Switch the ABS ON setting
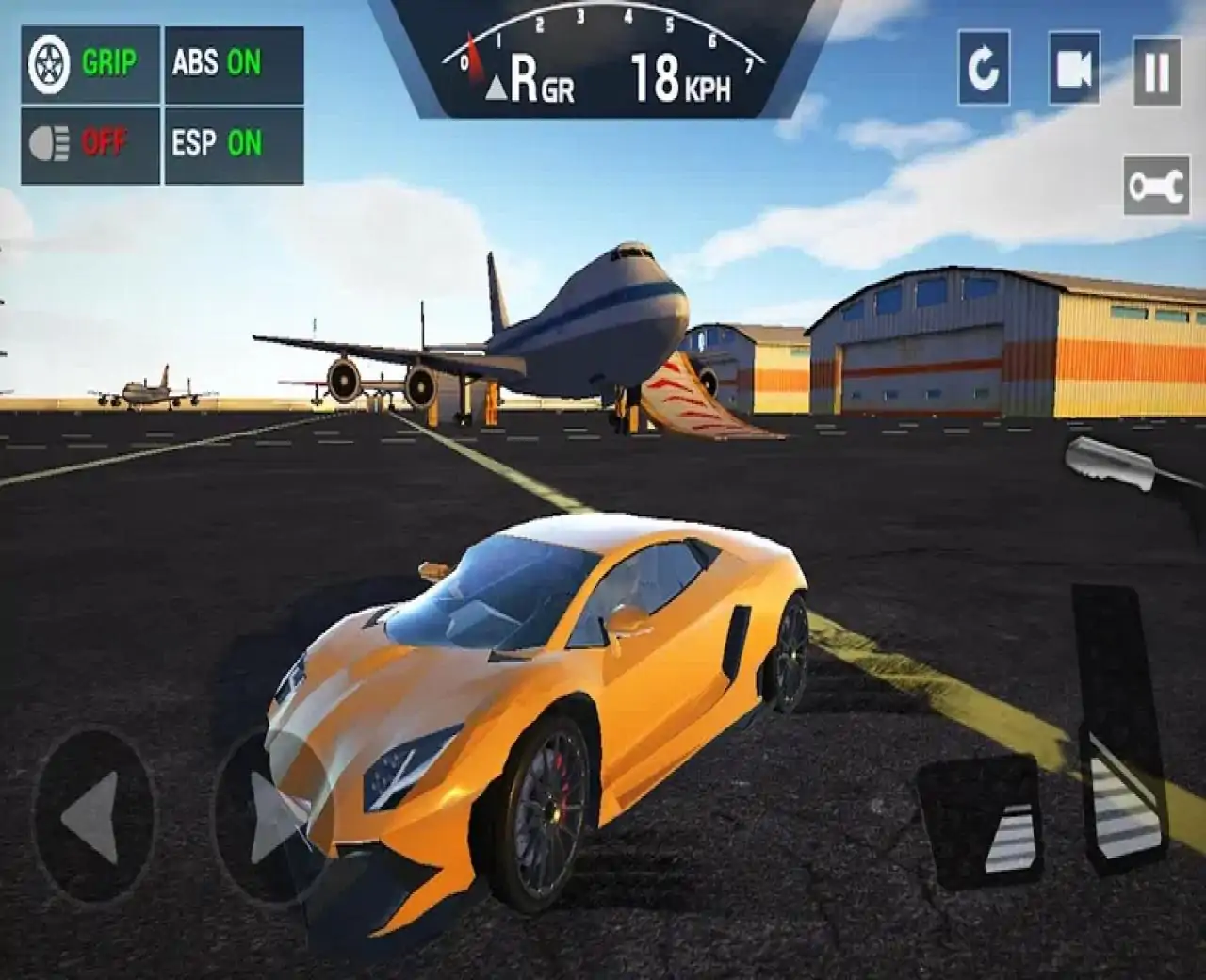 click(234, 64)
